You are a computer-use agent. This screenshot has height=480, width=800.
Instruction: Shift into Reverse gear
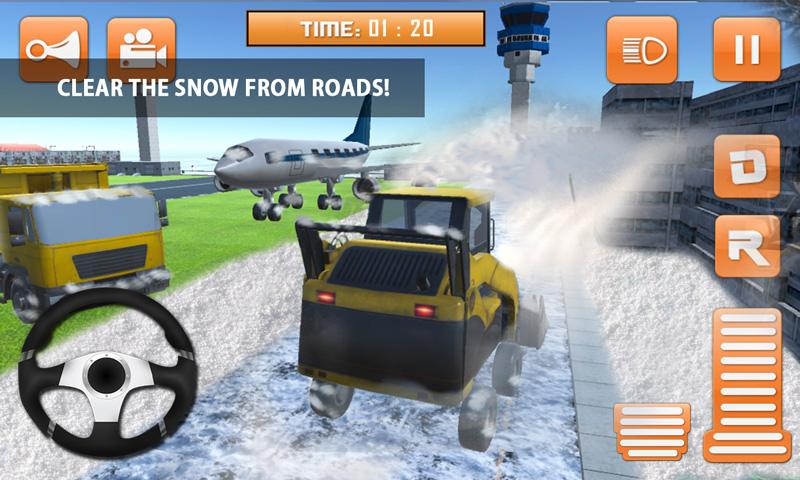(747, 245)
